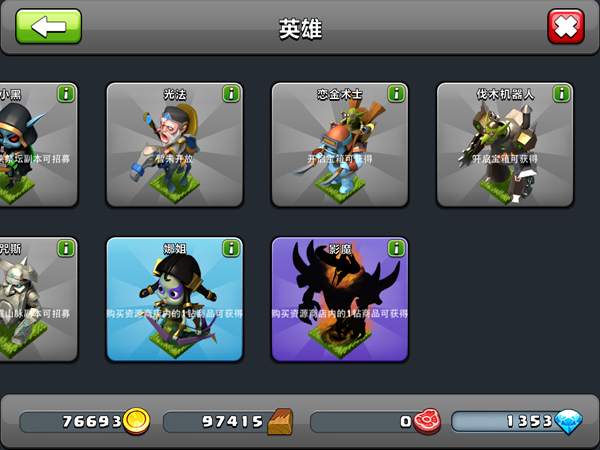
Task: Open info on the silver knight card
Action: point(66,249)
